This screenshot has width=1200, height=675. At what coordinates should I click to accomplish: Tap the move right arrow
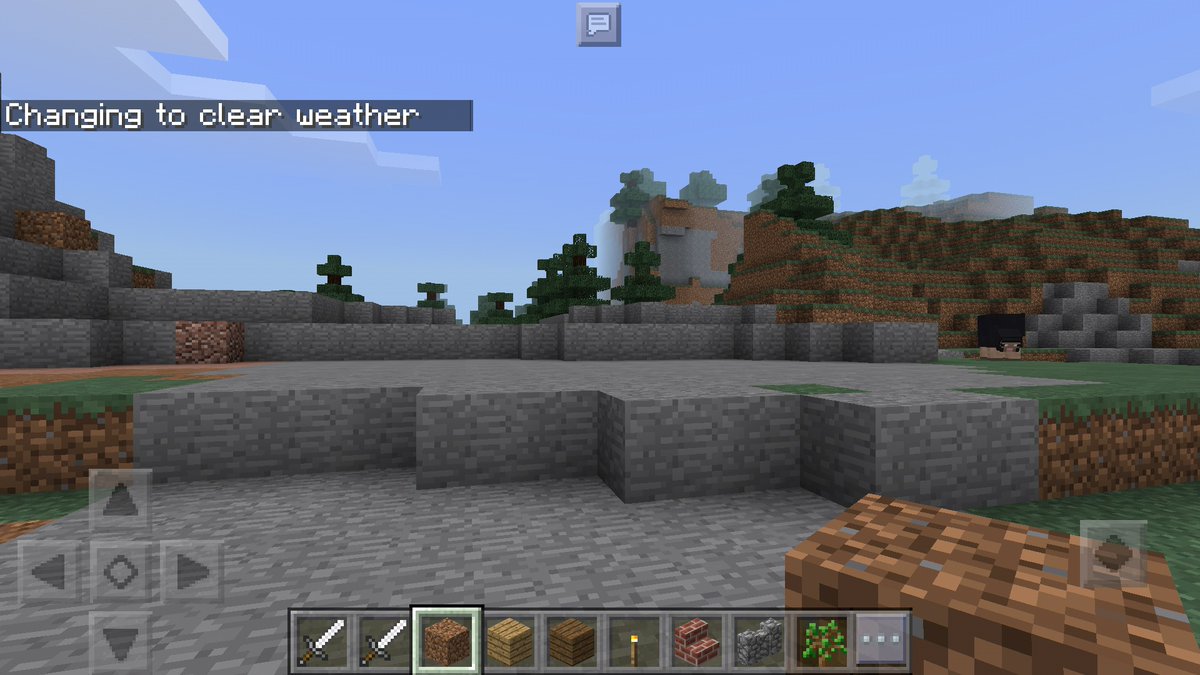(x=192, y=572)
